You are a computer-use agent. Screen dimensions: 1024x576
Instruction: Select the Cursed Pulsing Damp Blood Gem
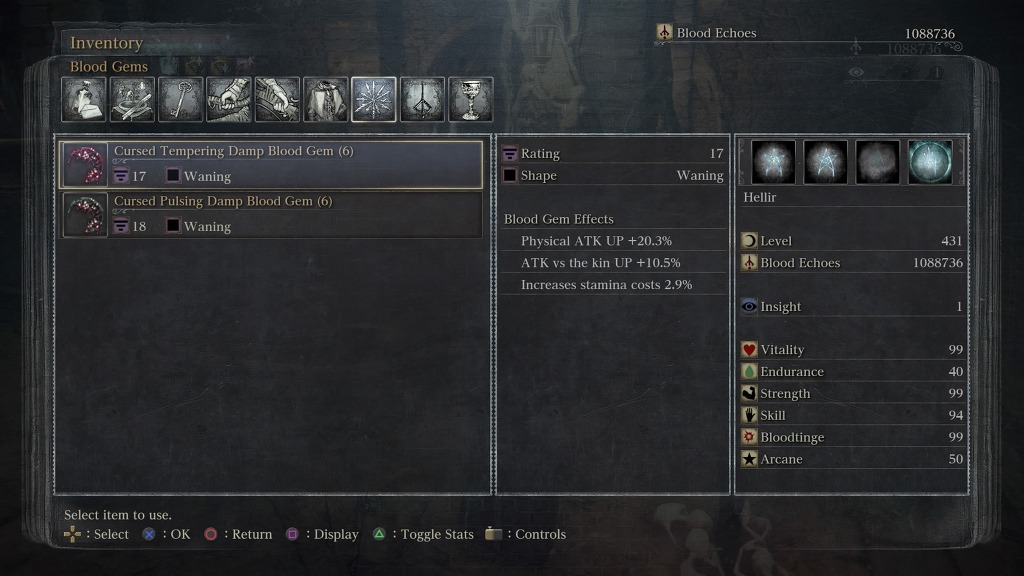pos(272,215)
